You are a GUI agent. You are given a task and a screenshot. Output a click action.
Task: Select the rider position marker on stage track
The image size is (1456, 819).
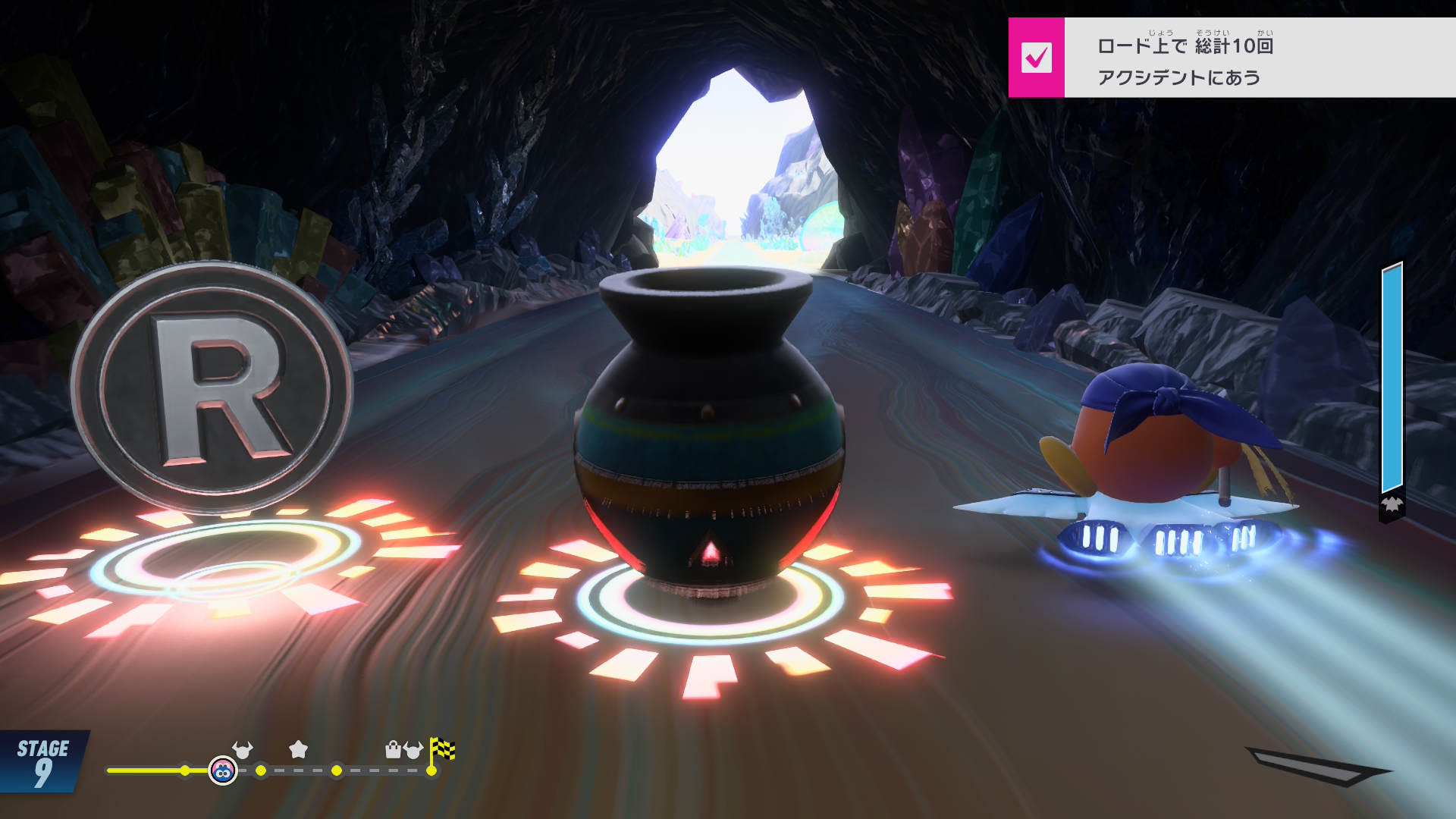pos(222,771)
